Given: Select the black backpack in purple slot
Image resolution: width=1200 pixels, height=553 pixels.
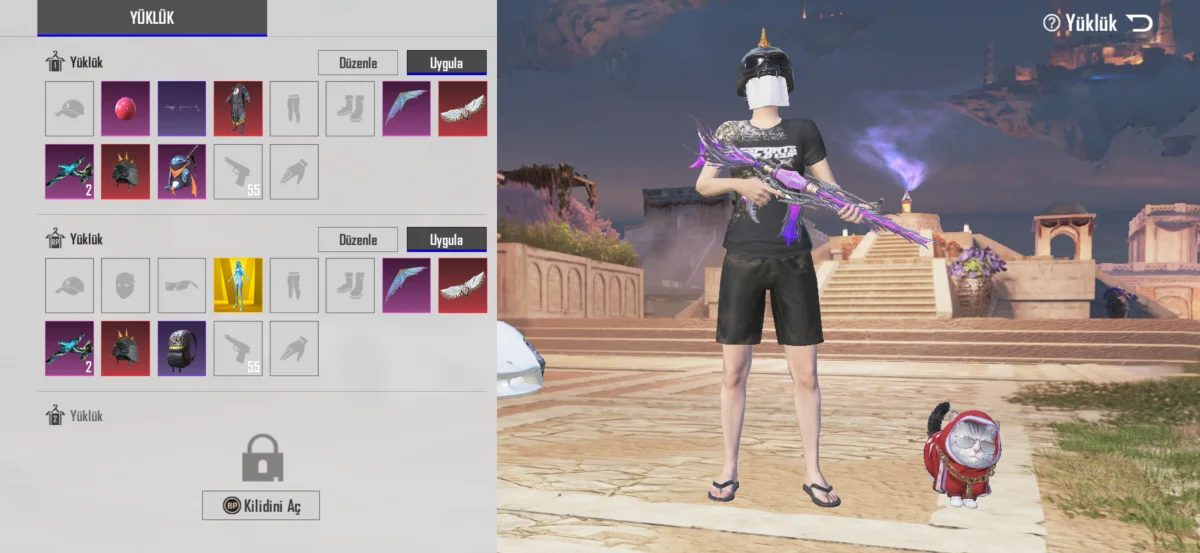Looking at the screenshot, I should 182,348.
